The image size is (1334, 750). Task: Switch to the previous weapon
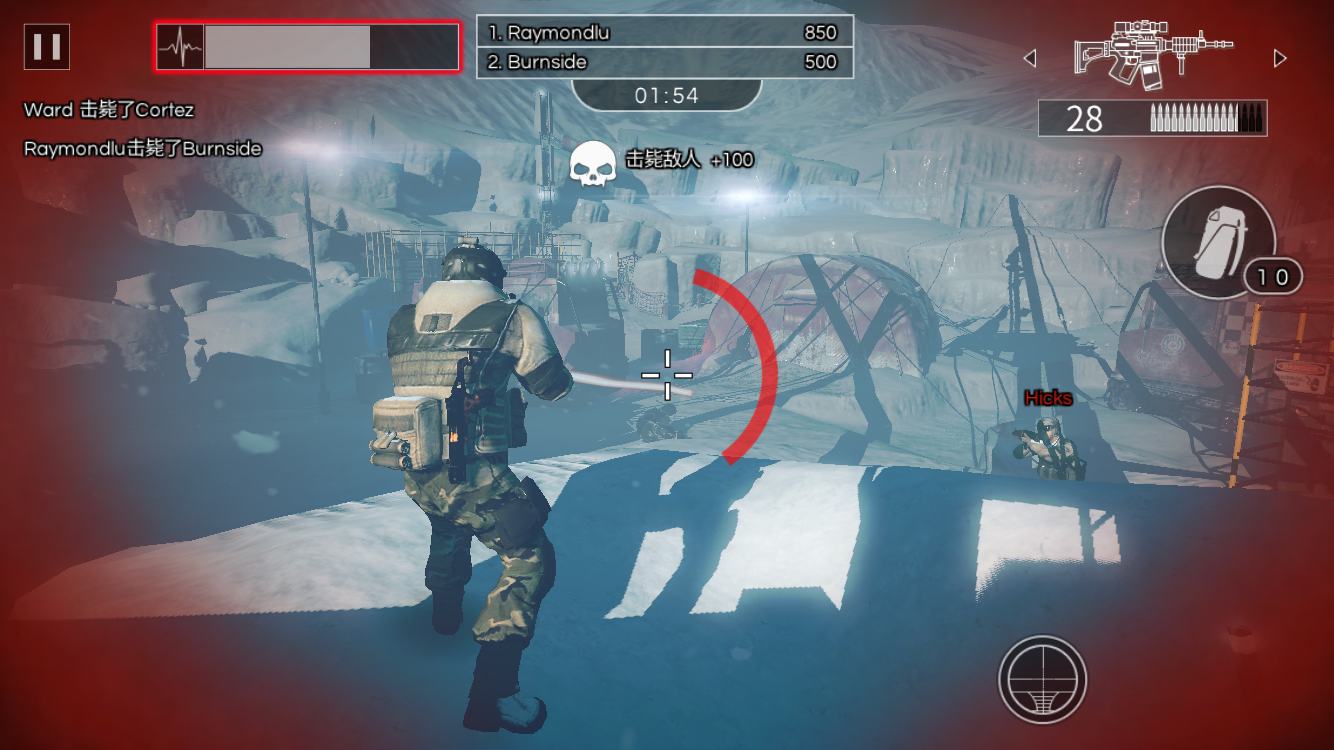pyautogui.click(x=1030, y=59)
